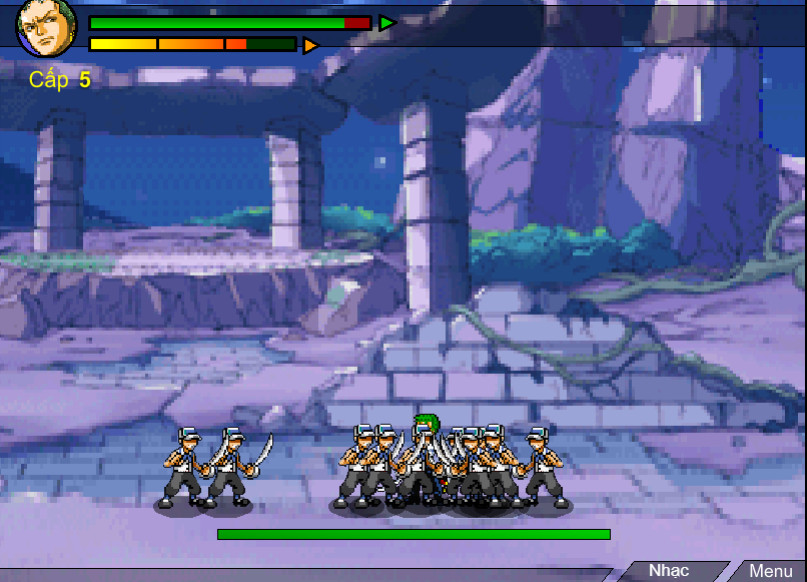Screen dimensions: 807x582
Task: Open the Menu button
Action: pos(770,571)
